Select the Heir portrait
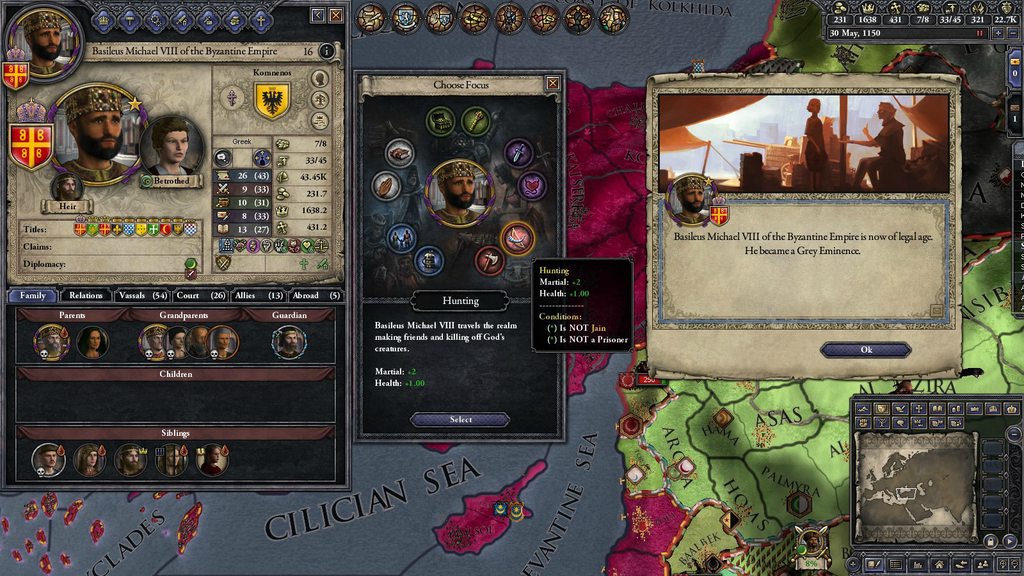1024x576 pixels. pos(66,187)
